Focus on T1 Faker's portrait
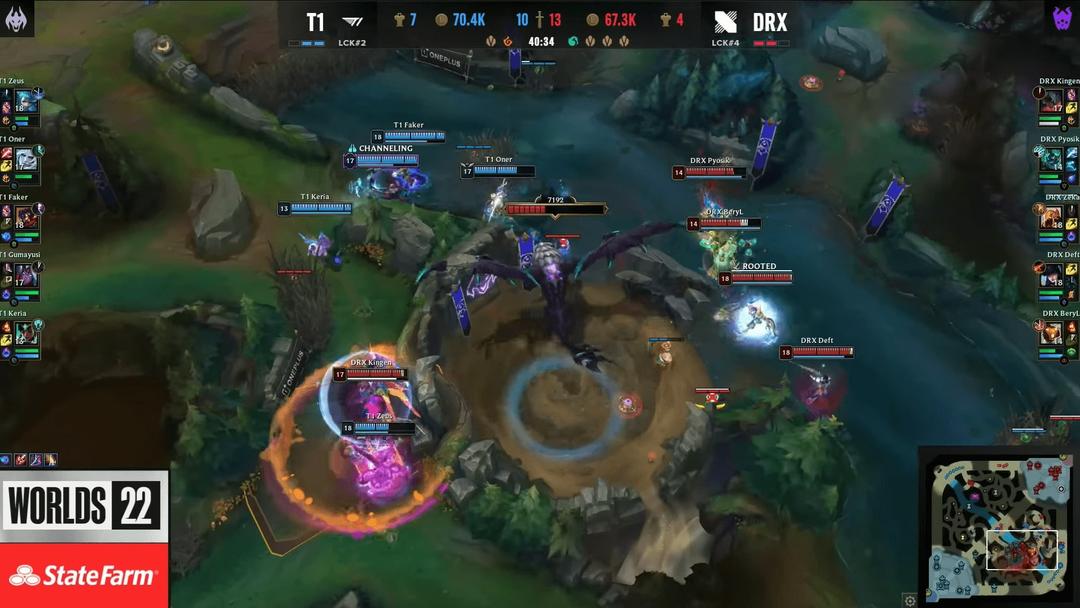 click(x=26, y=217)
